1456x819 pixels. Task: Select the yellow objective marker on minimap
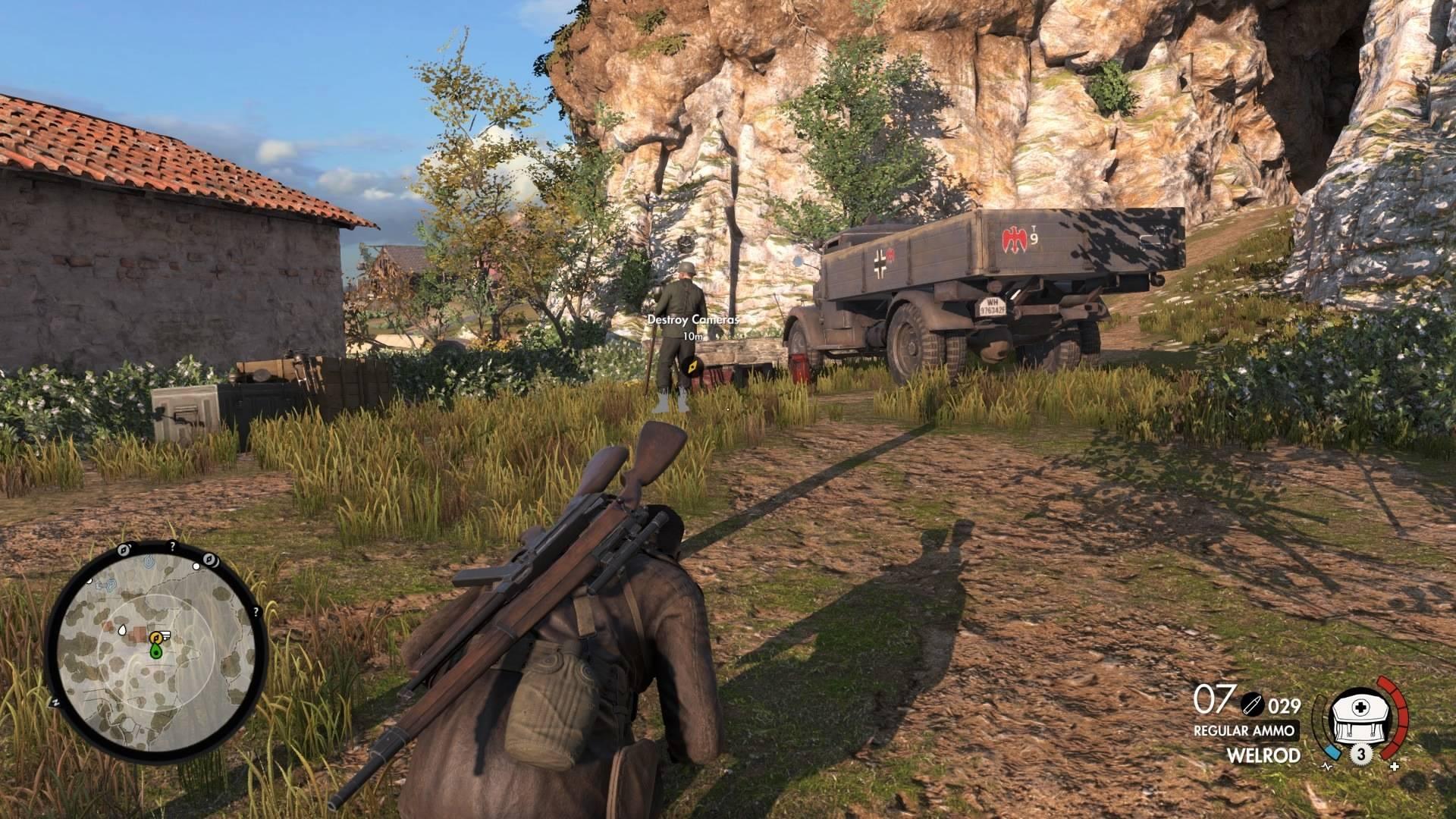click(158, 635)
